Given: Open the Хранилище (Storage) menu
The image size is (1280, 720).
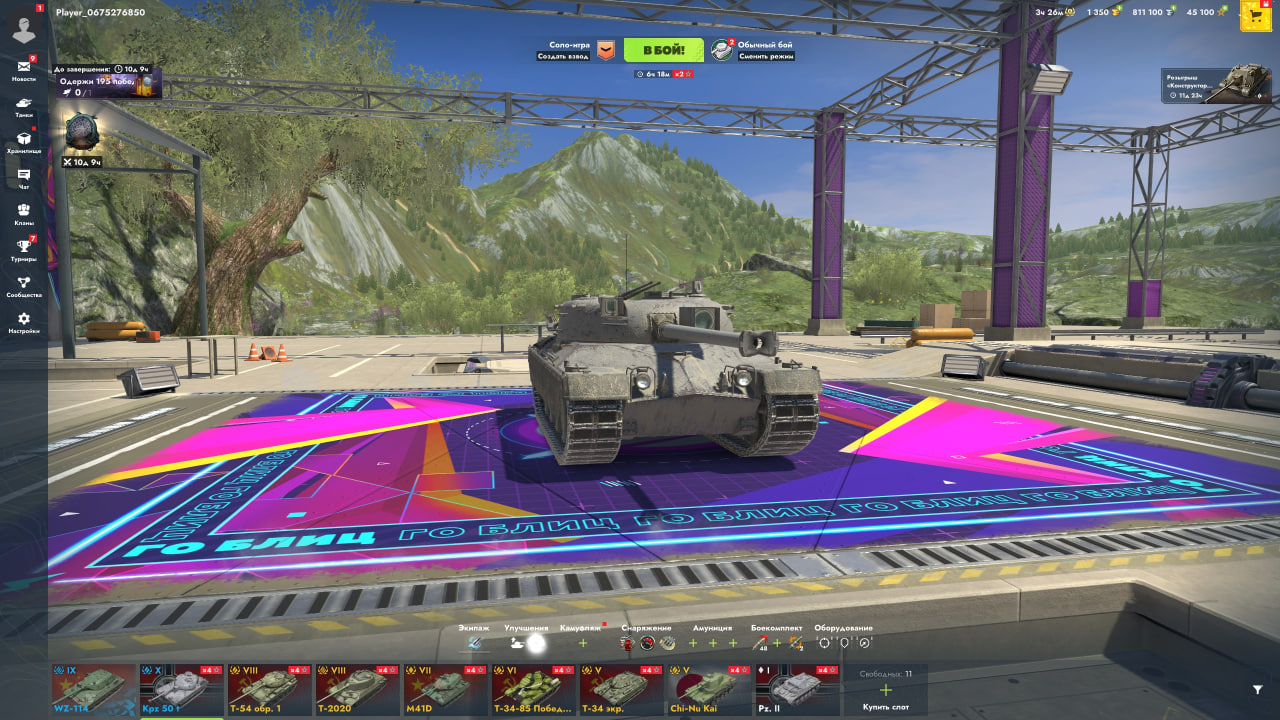Looking at the screenshot, I should point(23,142).
